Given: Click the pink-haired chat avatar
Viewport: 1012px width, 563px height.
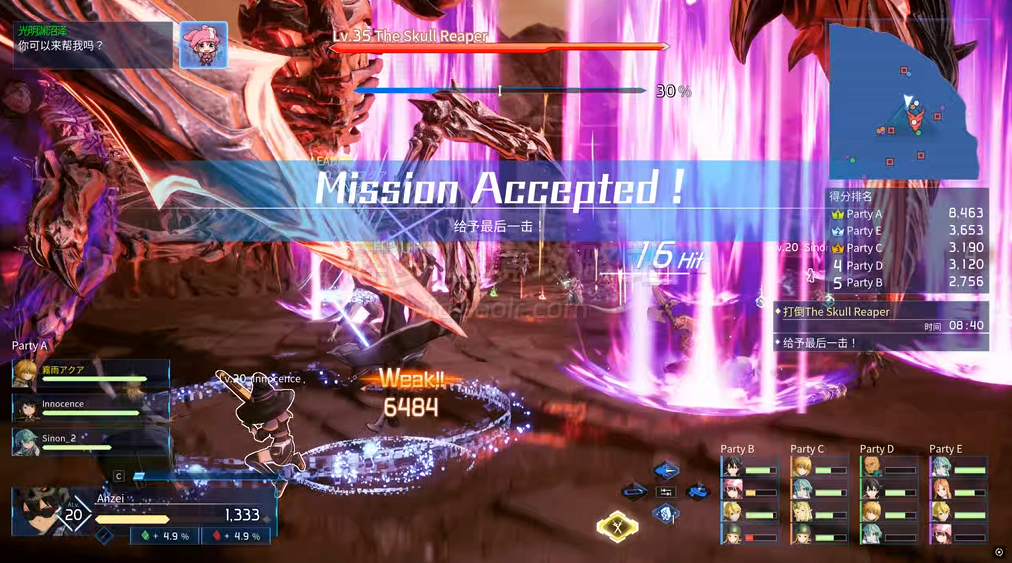Looking at the screenshot, I should 203,44.
